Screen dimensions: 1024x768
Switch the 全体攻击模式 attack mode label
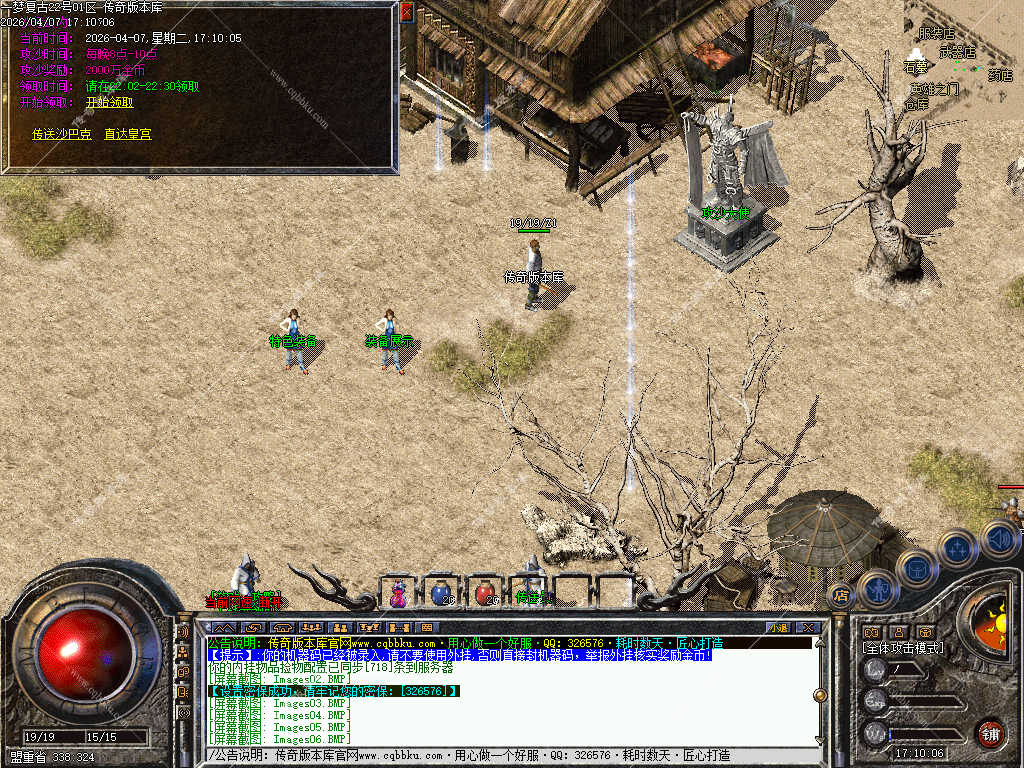(x=902, y=648)
